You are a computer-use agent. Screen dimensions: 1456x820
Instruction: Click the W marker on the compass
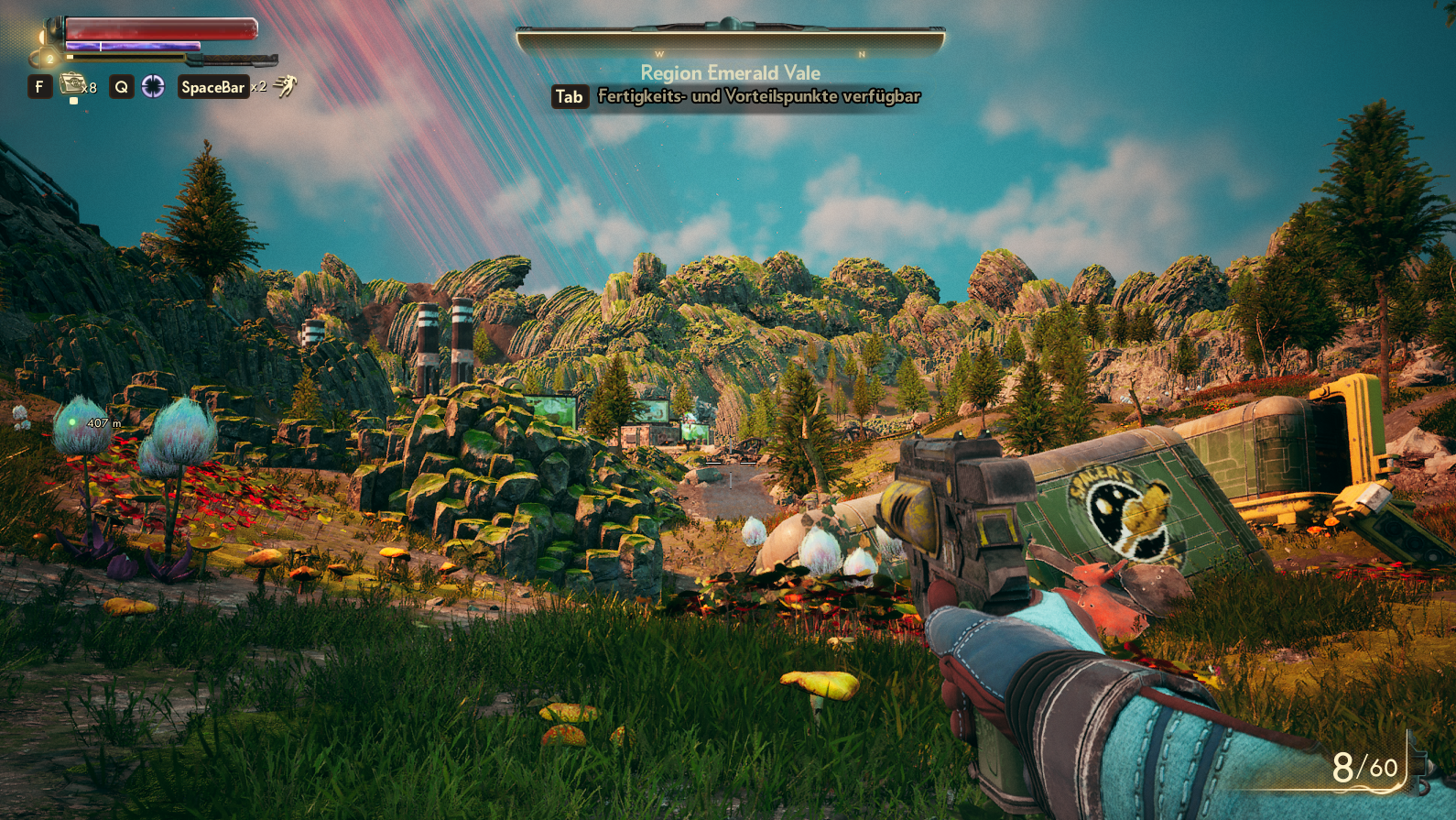(661, 54)
